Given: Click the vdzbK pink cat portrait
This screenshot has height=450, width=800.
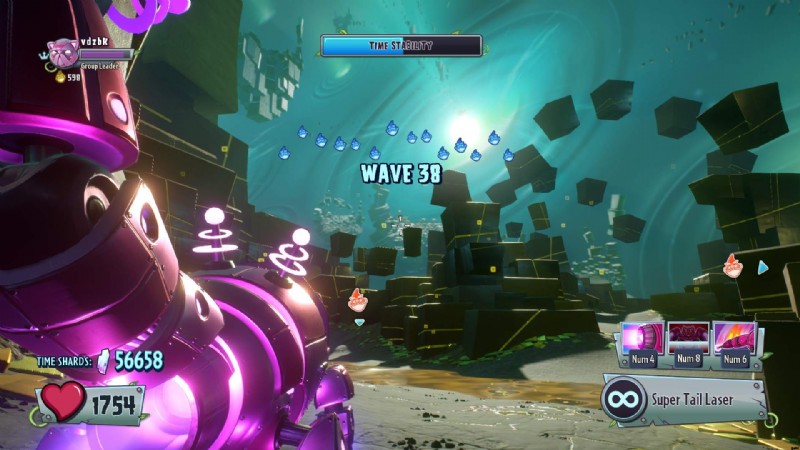Looking at the screenshot, I should (62, 53).
